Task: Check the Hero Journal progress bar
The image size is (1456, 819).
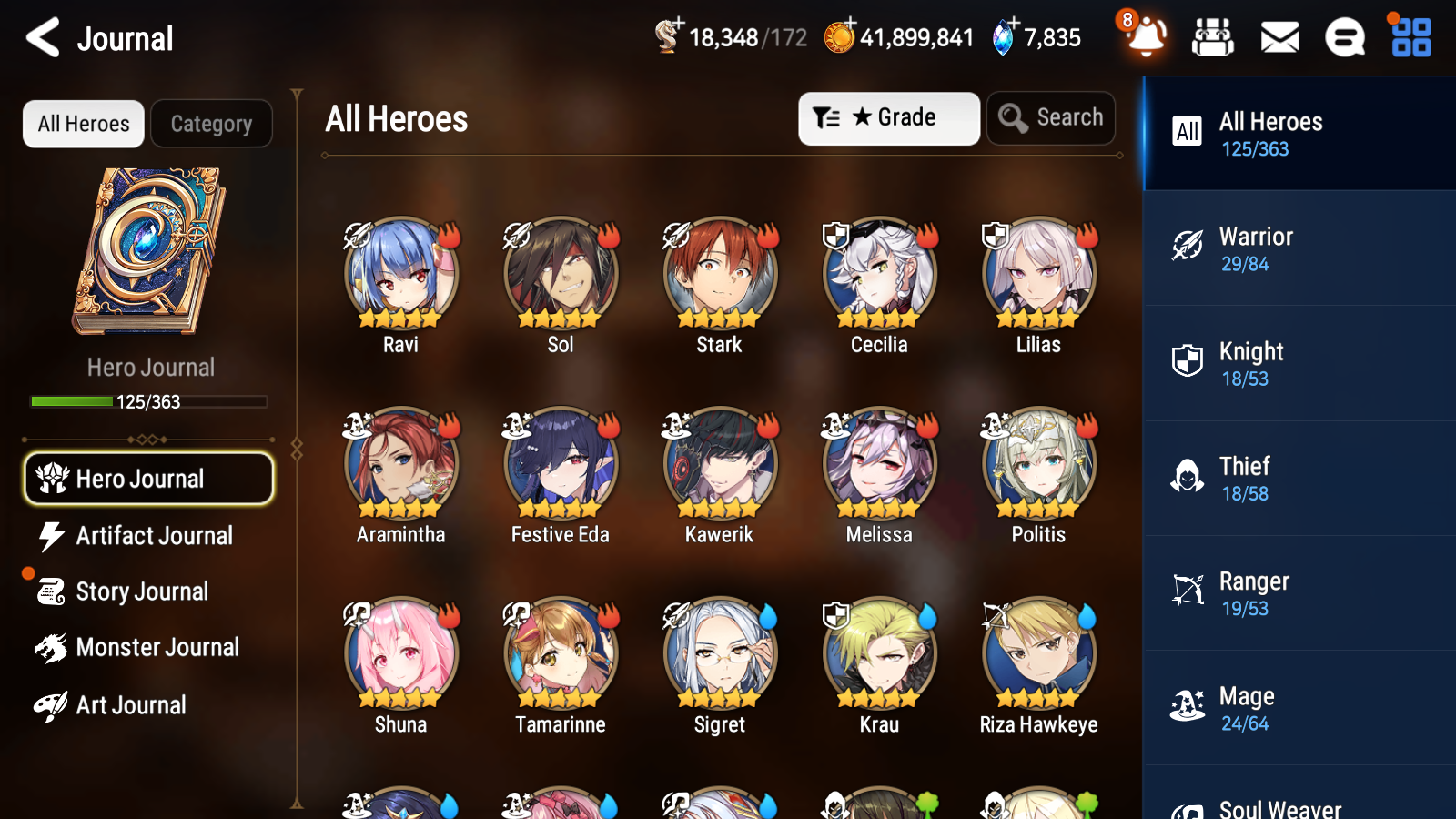Action: (x=148, y=401)
